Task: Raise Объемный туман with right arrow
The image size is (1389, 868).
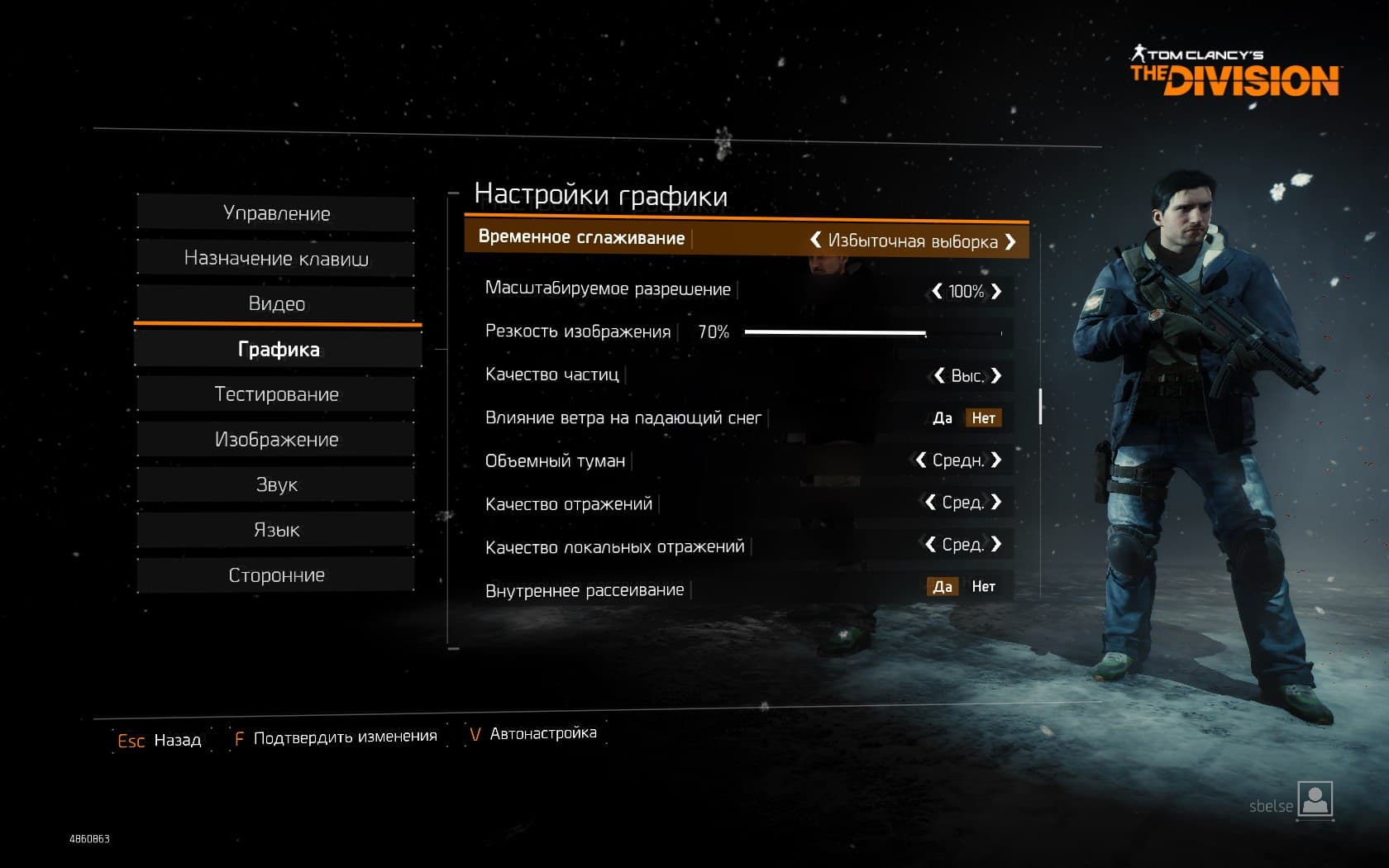Action: pos(996,460)
